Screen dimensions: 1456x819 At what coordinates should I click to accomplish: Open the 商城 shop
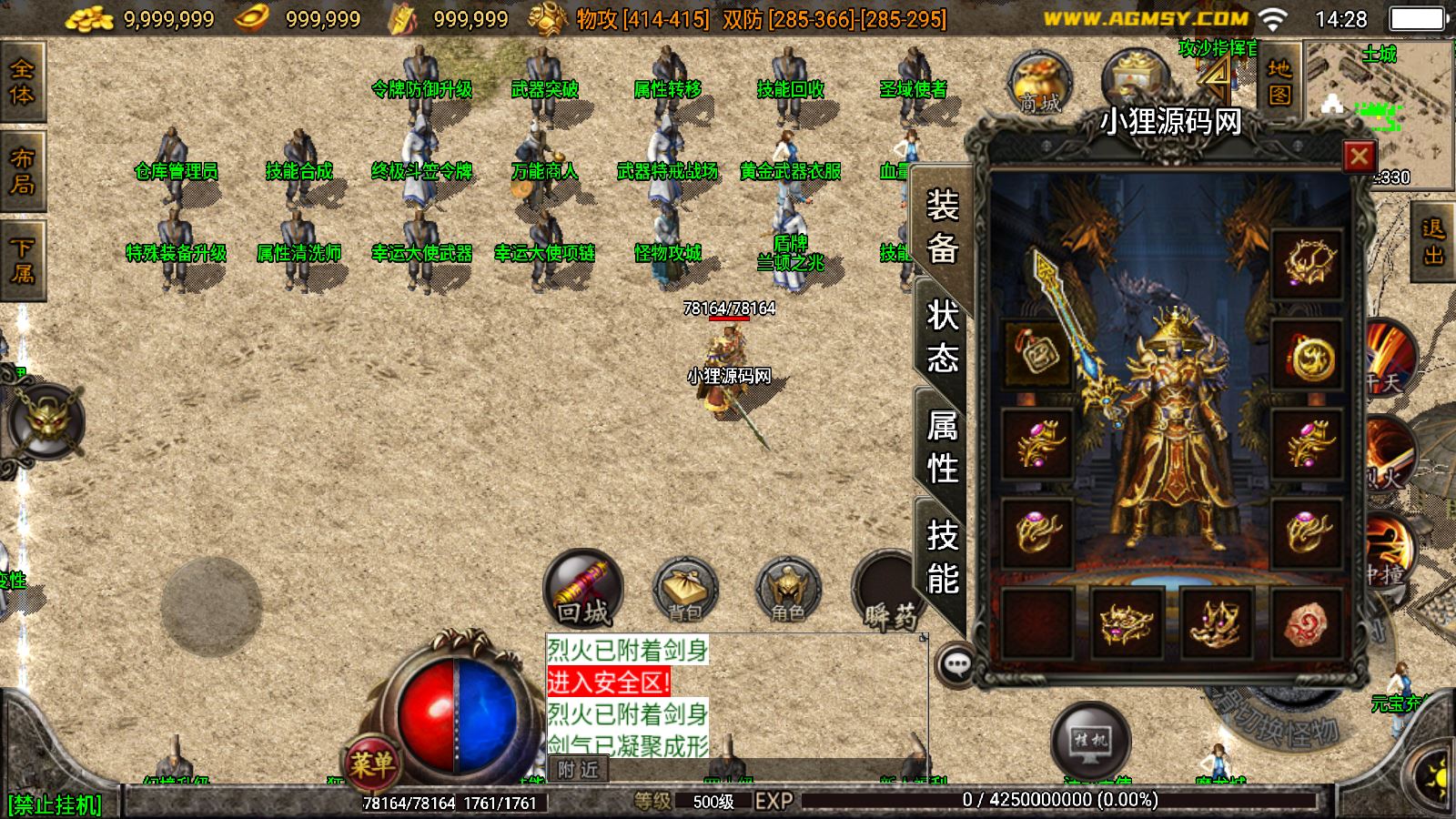[1040, 84]
